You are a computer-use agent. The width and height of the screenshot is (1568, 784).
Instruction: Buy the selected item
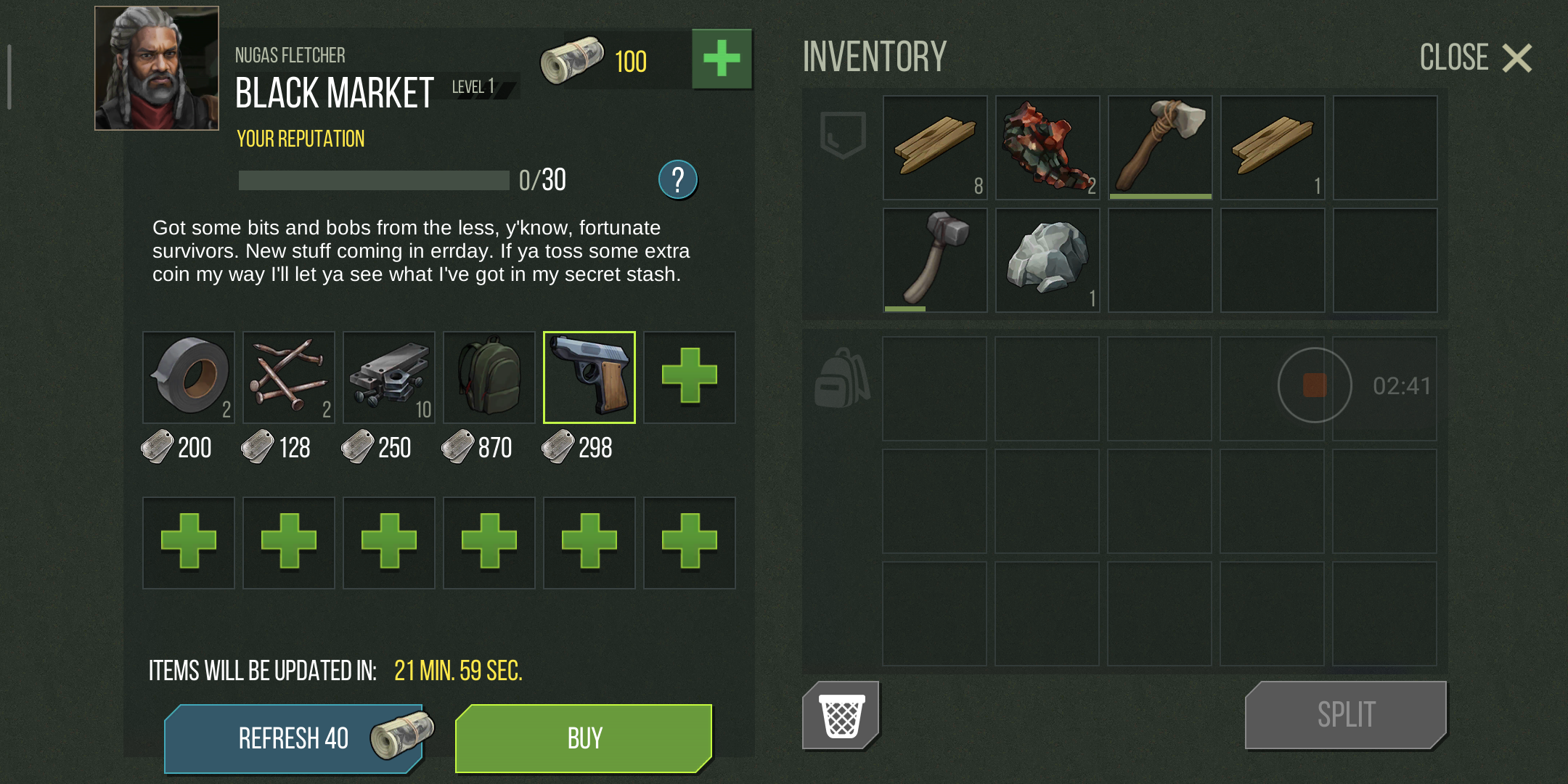584,738
